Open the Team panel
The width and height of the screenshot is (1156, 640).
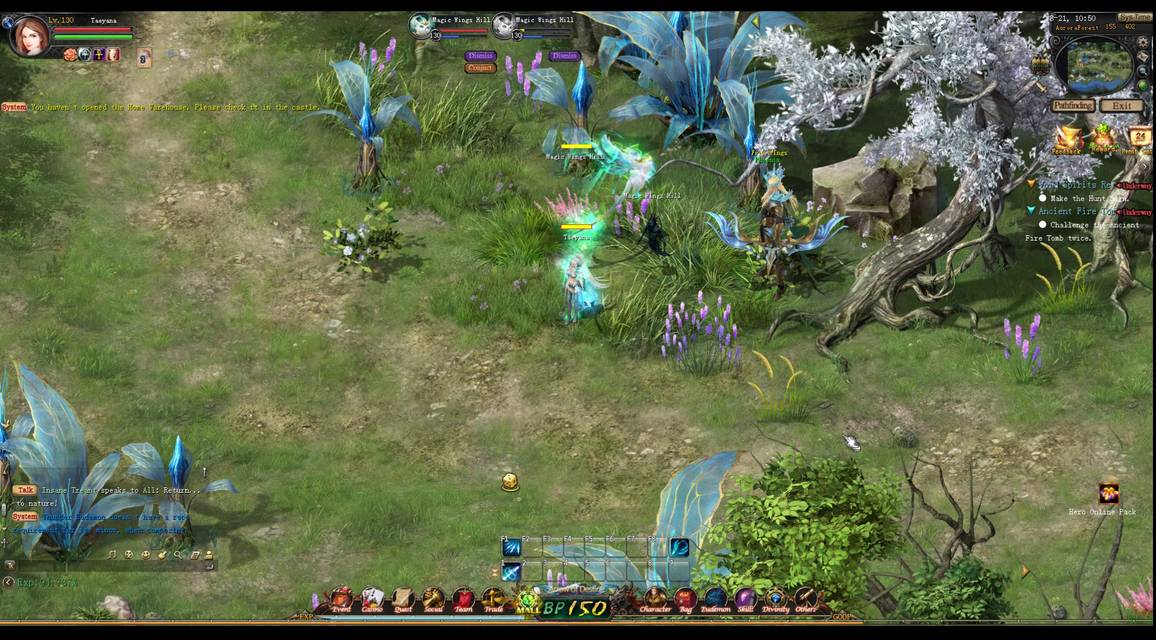(463, 600)
